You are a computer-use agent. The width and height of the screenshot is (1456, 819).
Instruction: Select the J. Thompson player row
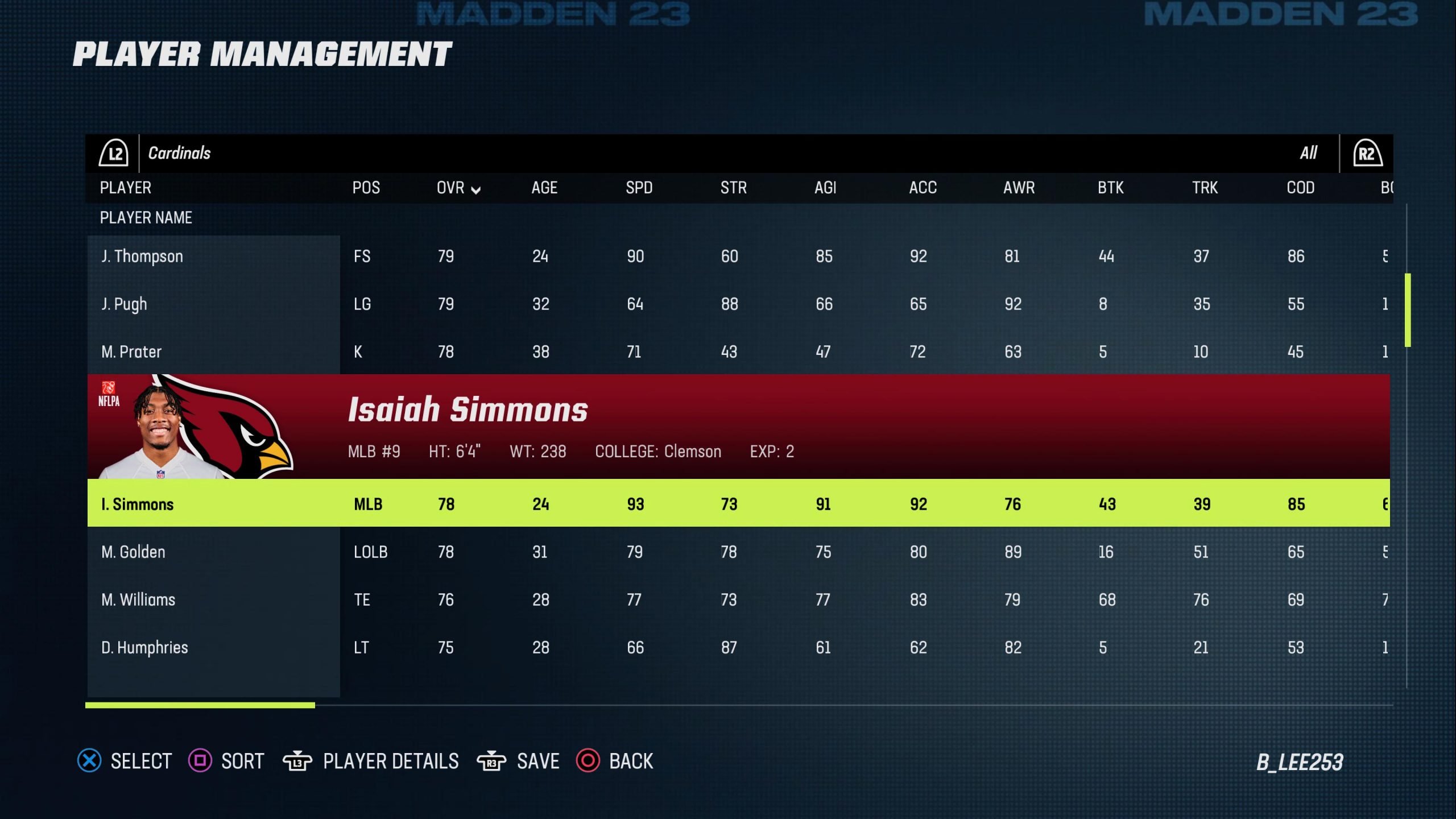coord(142,257)
